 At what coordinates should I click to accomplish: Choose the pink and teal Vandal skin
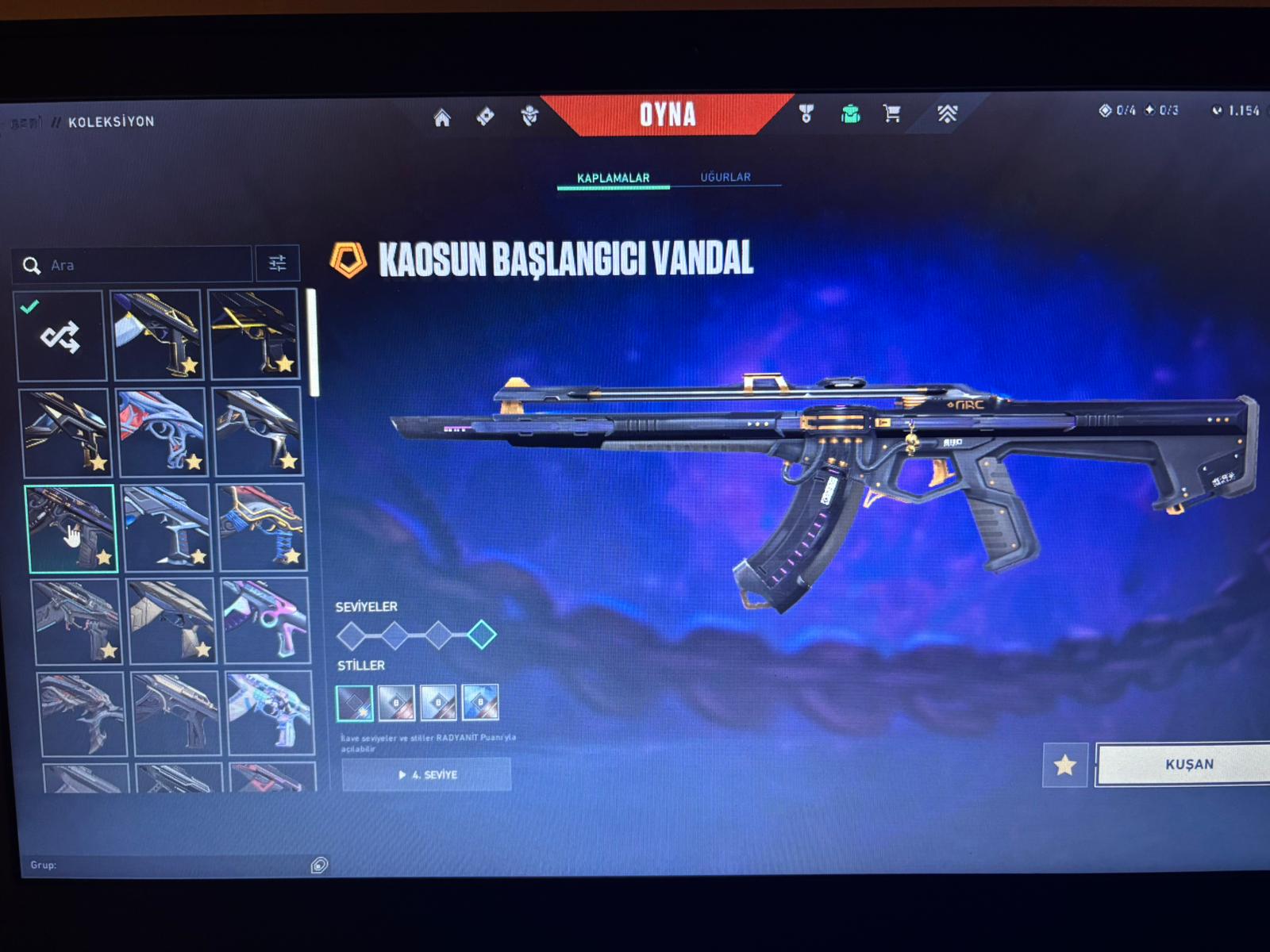(x=265, y=621)
